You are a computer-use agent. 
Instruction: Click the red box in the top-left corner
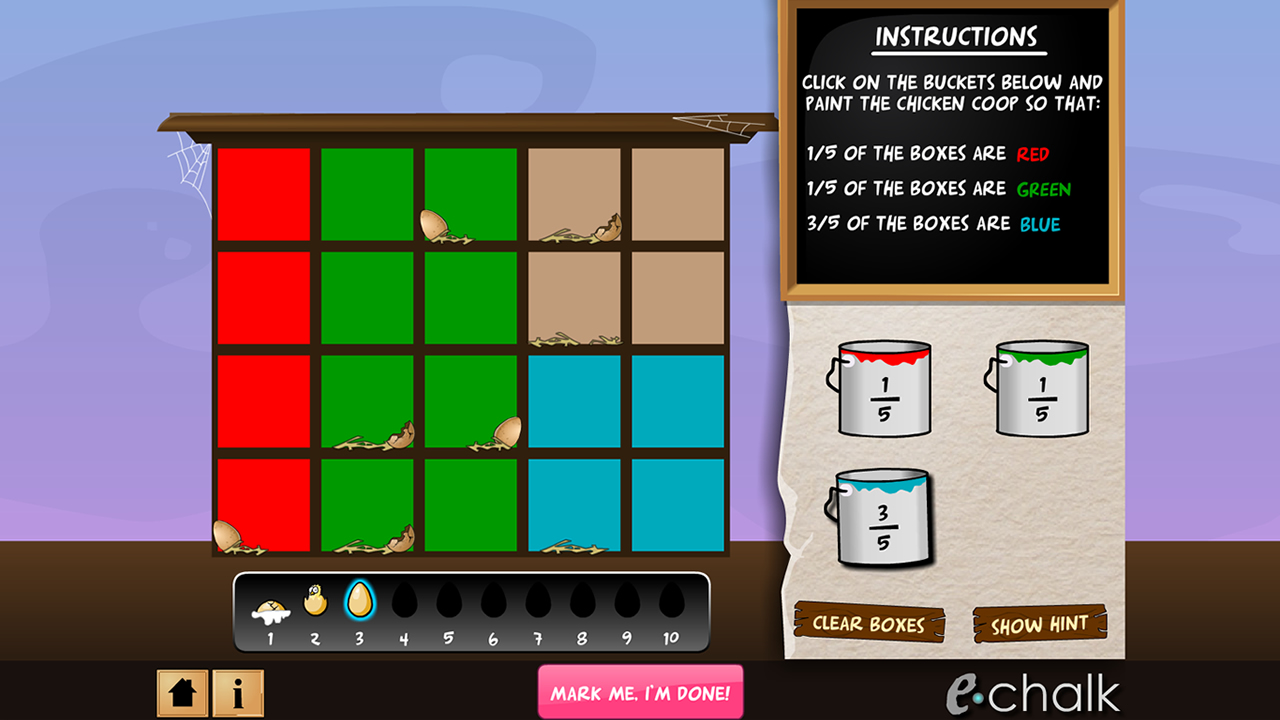(x=263, y=195)
